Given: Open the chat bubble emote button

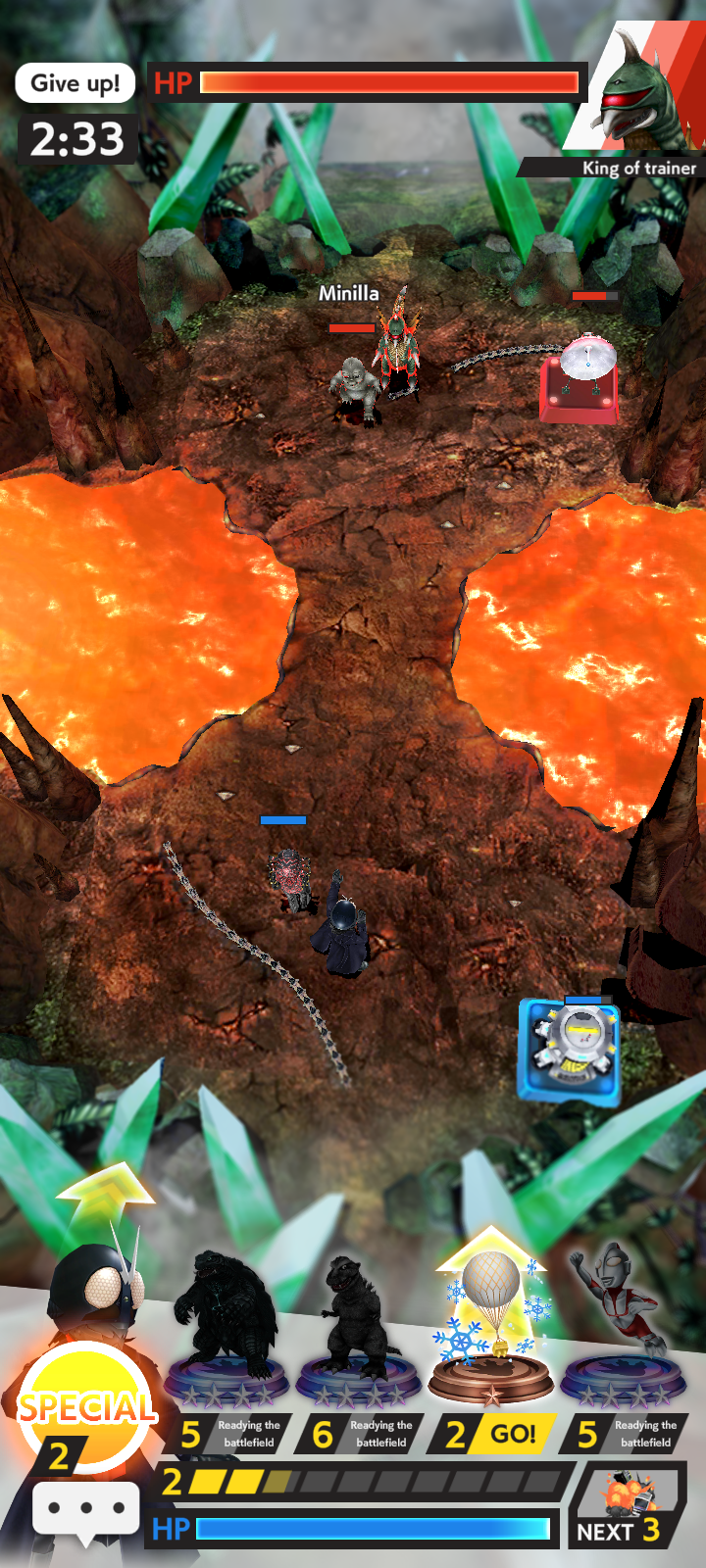Looking at the screenshot, I should 86,1508.
